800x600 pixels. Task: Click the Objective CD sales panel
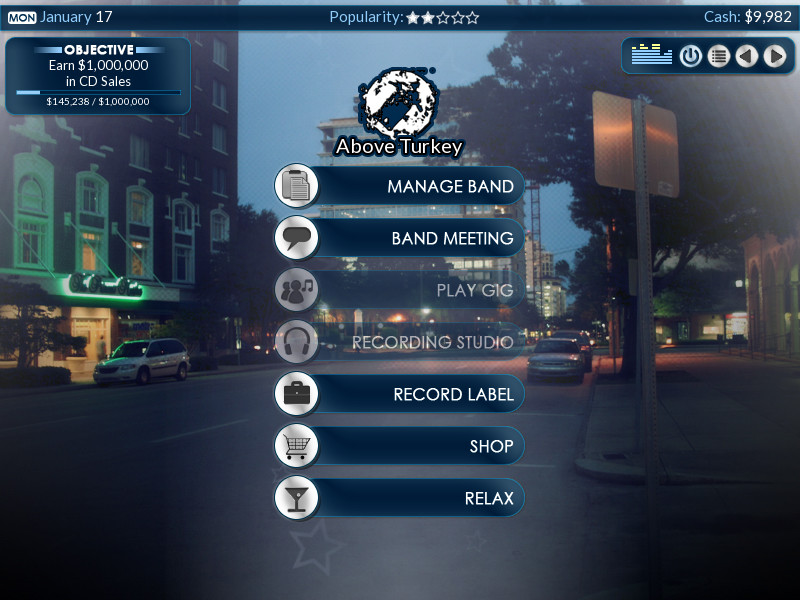[x=98, y=76]
